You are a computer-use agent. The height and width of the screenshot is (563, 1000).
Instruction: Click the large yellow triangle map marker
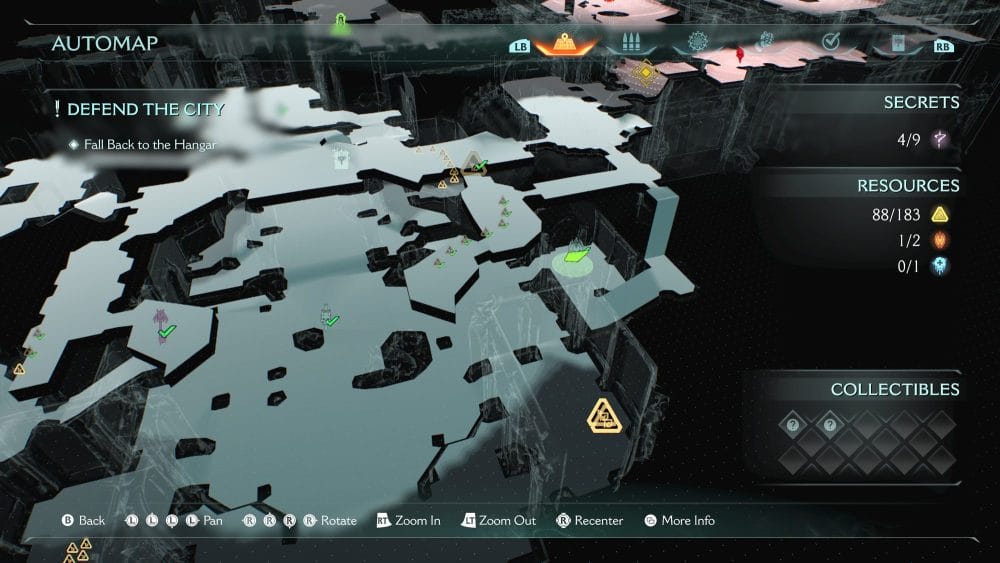[604, 415]
